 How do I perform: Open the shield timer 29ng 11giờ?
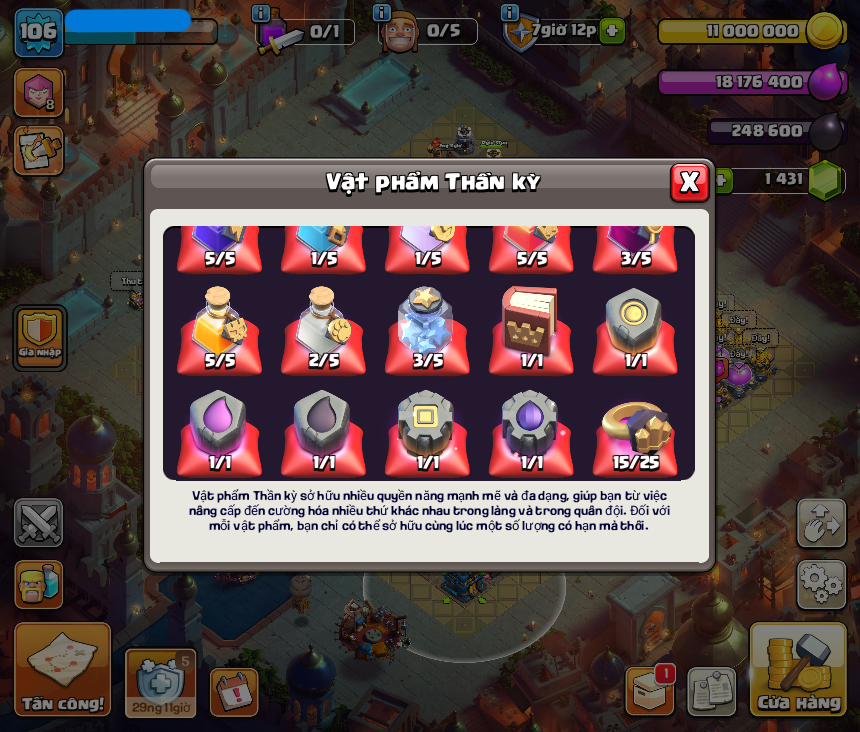(x=160, y=683)
